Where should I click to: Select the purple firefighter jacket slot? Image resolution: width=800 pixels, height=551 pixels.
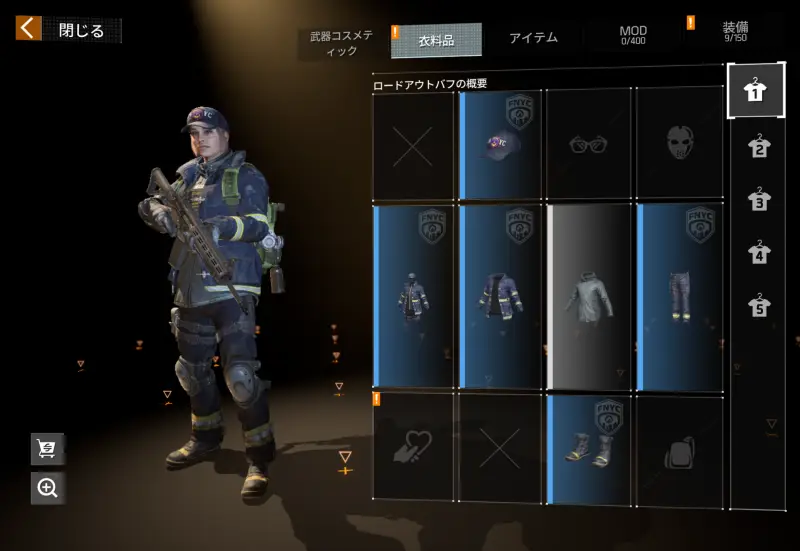(500, 296)
